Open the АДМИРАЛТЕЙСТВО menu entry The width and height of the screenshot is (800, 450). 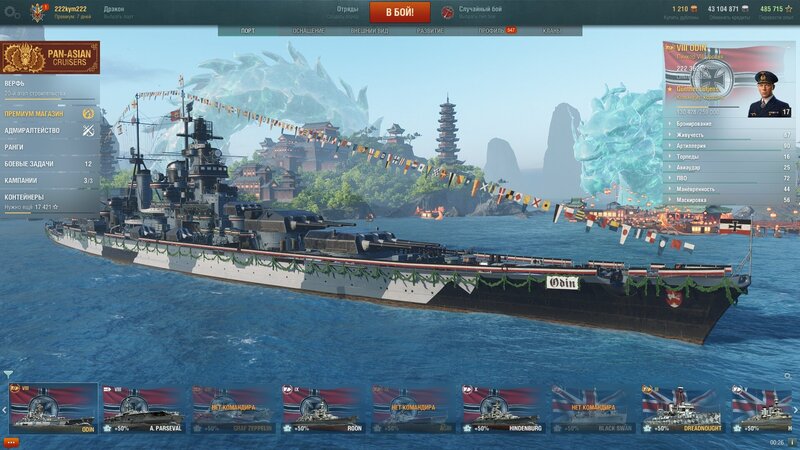(x=40, y=131)
